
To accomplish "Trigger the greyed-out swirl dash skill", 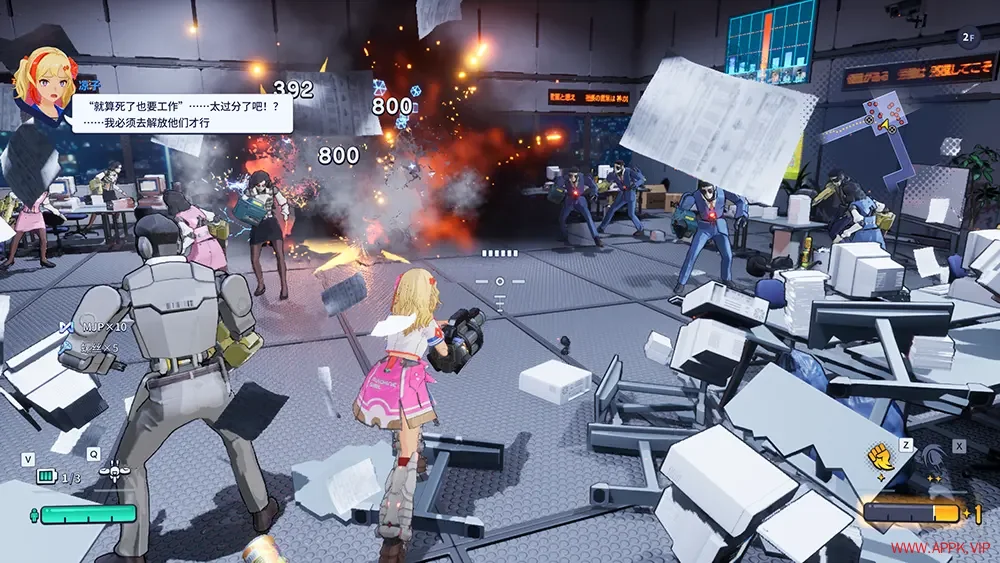I will pyautogui.click(x=934, y=458).
